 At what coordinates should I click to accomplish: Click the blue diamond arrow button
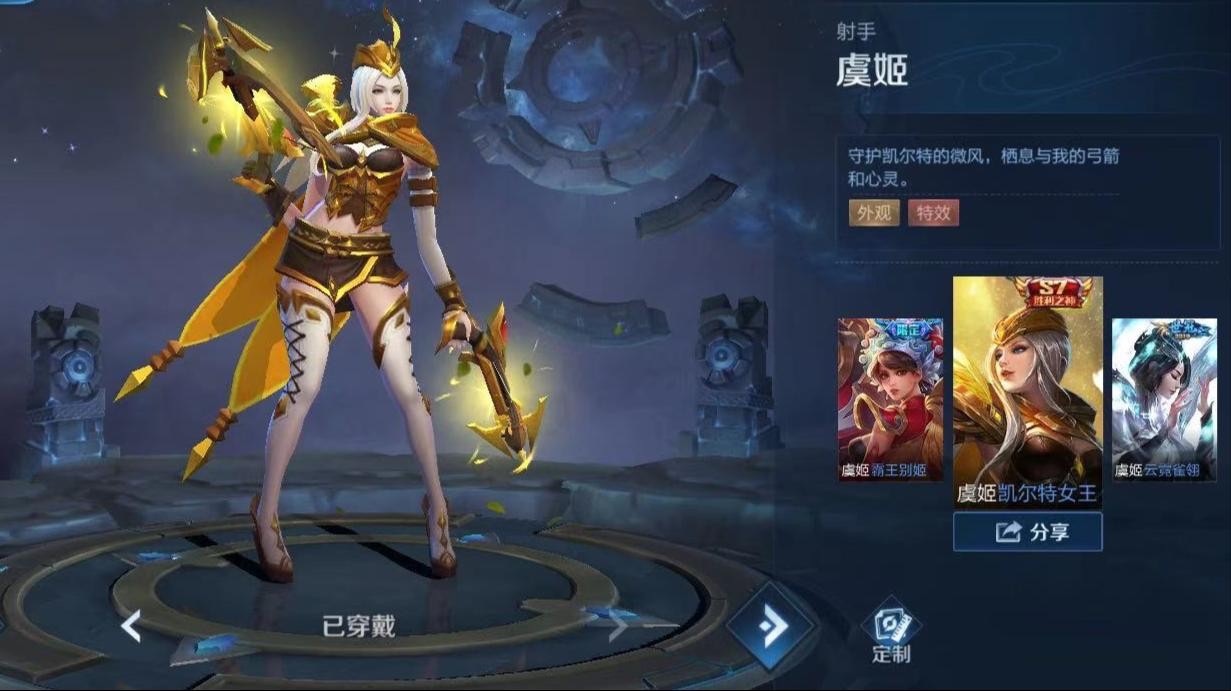771,626
